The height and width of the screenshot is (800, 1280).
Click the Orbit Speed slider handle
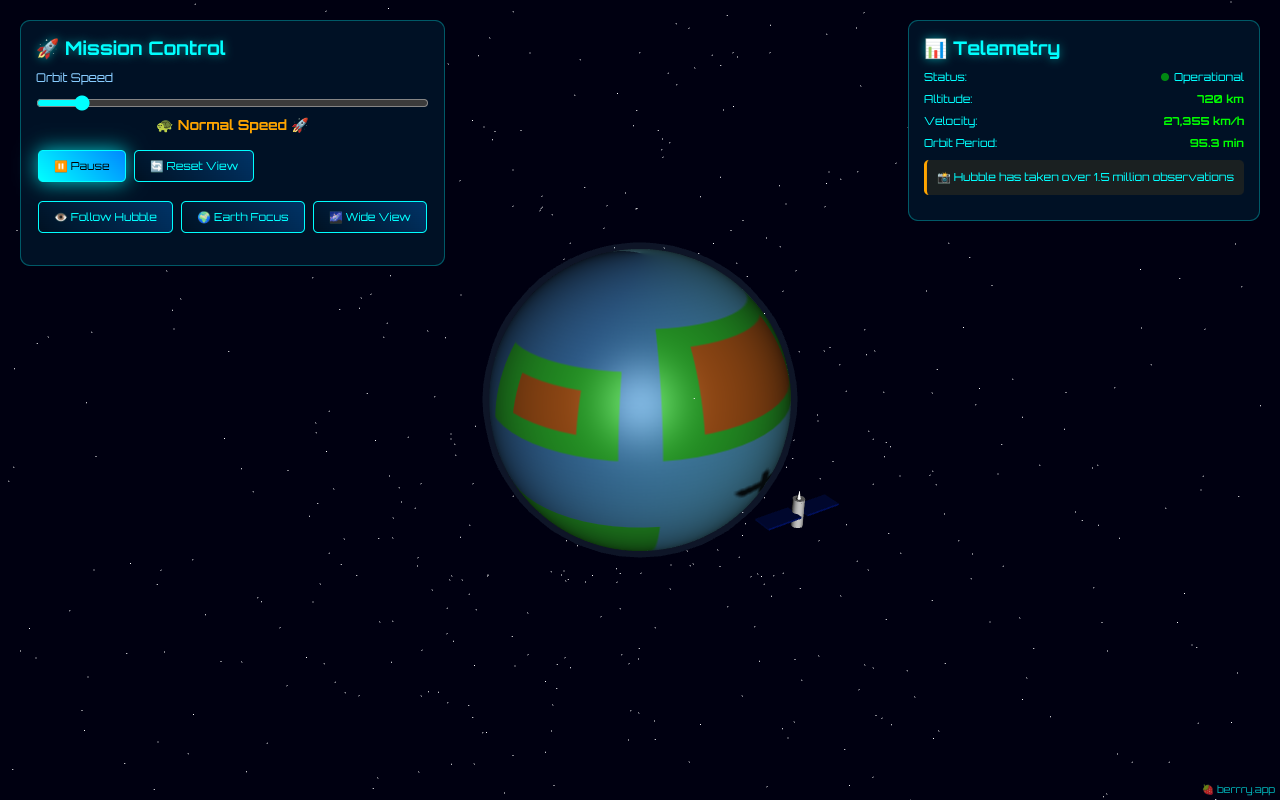click(82, 103)
